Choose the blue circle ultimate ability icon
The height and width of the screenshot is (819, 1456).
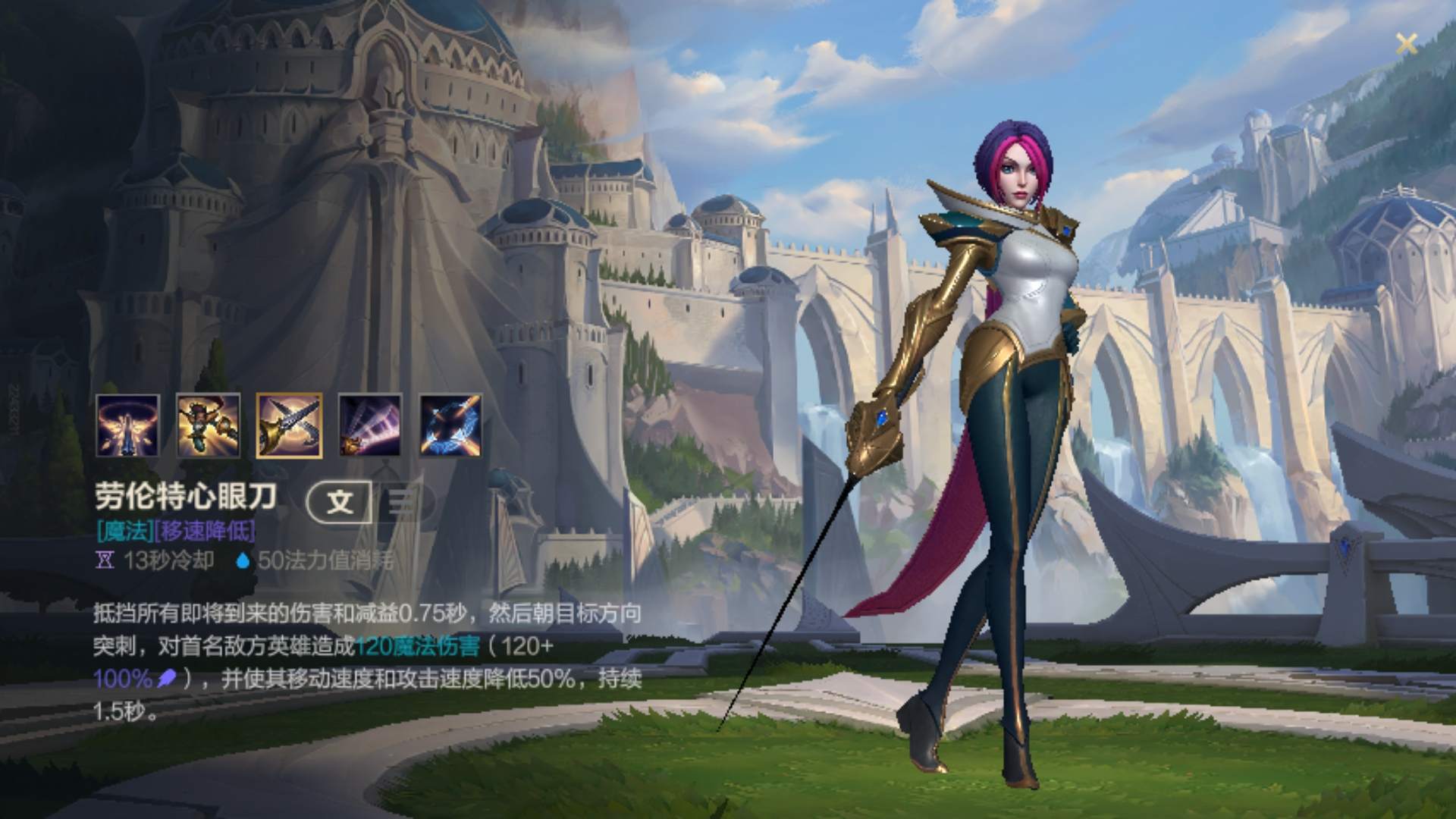[451, 425]
